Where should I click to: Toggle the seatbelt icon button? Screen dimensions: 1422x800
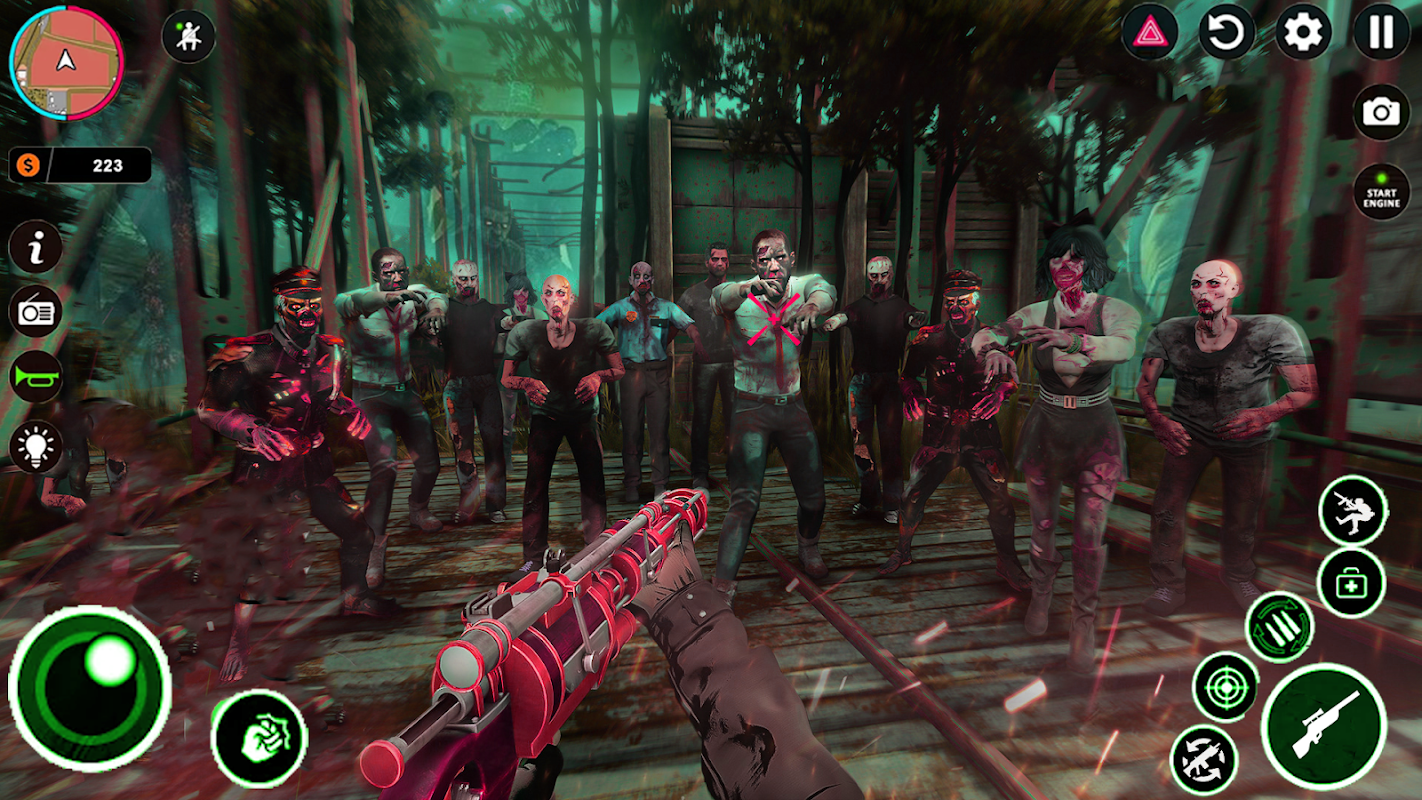(188, 37)
